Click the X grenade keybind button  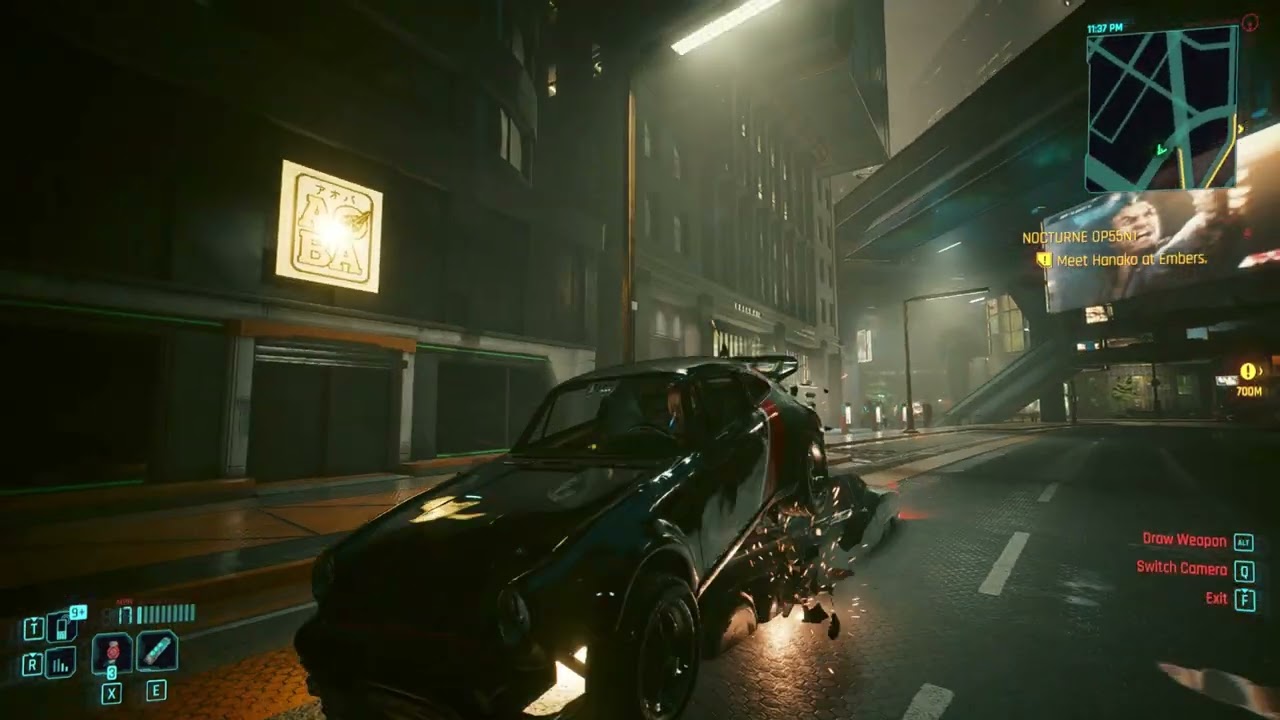click(111, 692)
